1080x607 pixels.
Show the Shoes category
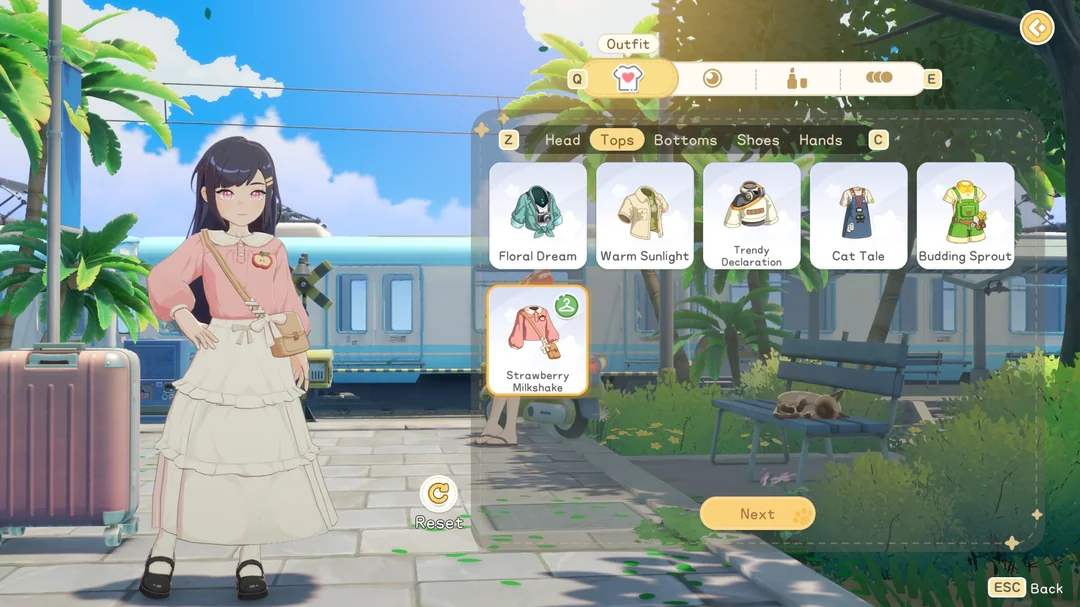pos(758,140)
